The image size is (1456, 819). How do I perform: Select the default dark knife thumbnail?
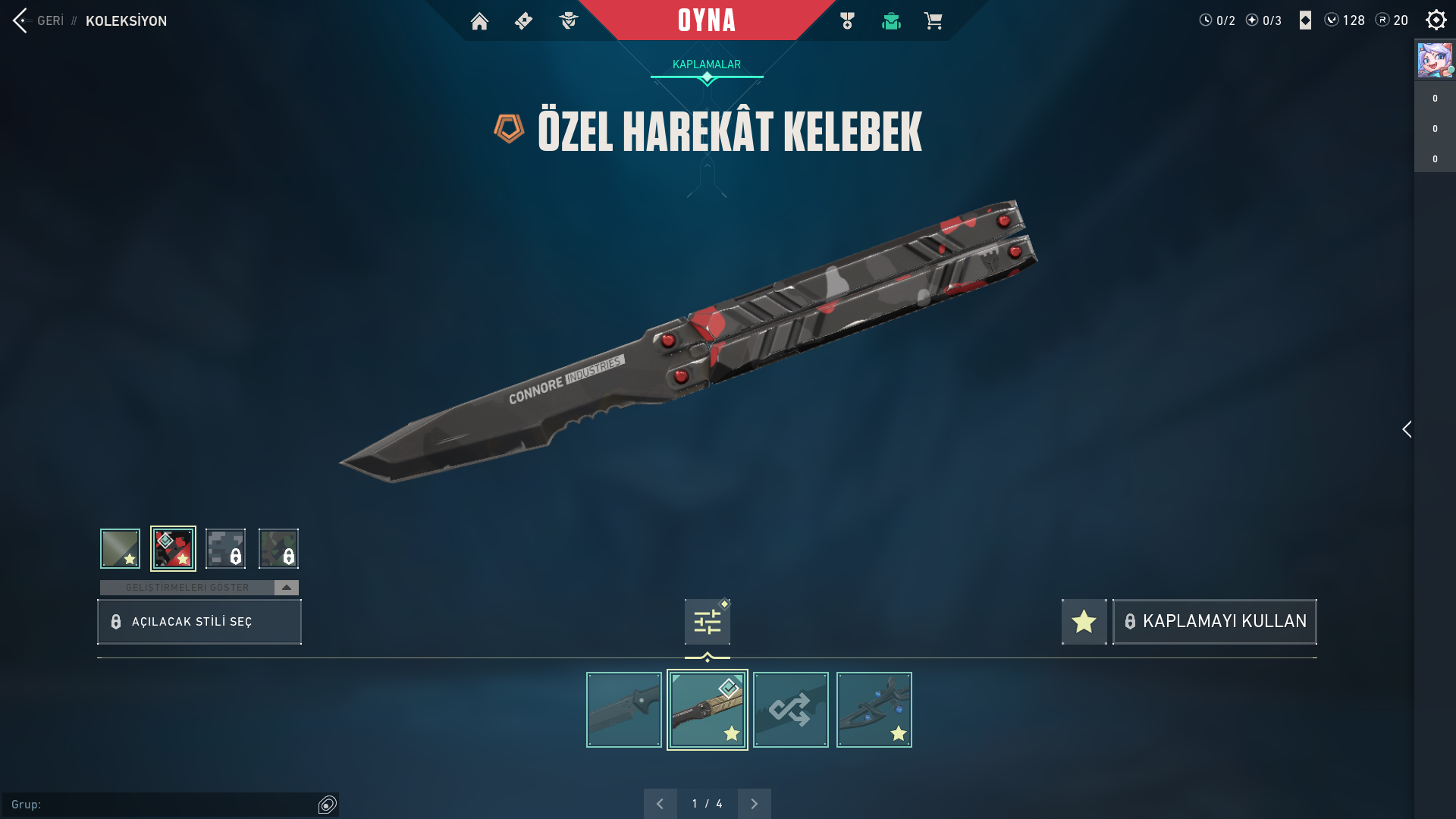click(x=623, y=710)
